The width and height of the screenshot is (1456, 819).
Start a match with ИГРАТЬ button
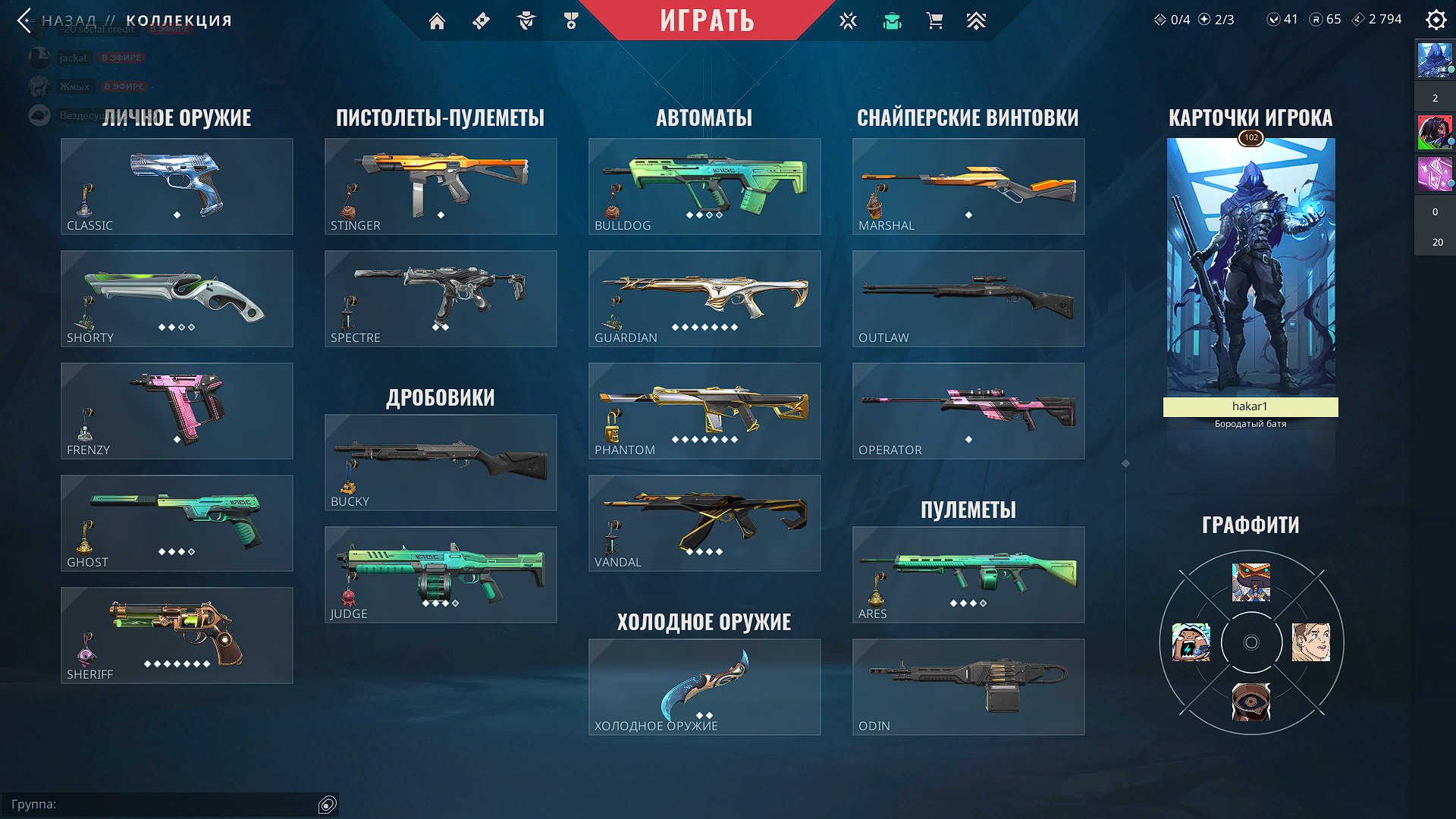tap(707, 20)
